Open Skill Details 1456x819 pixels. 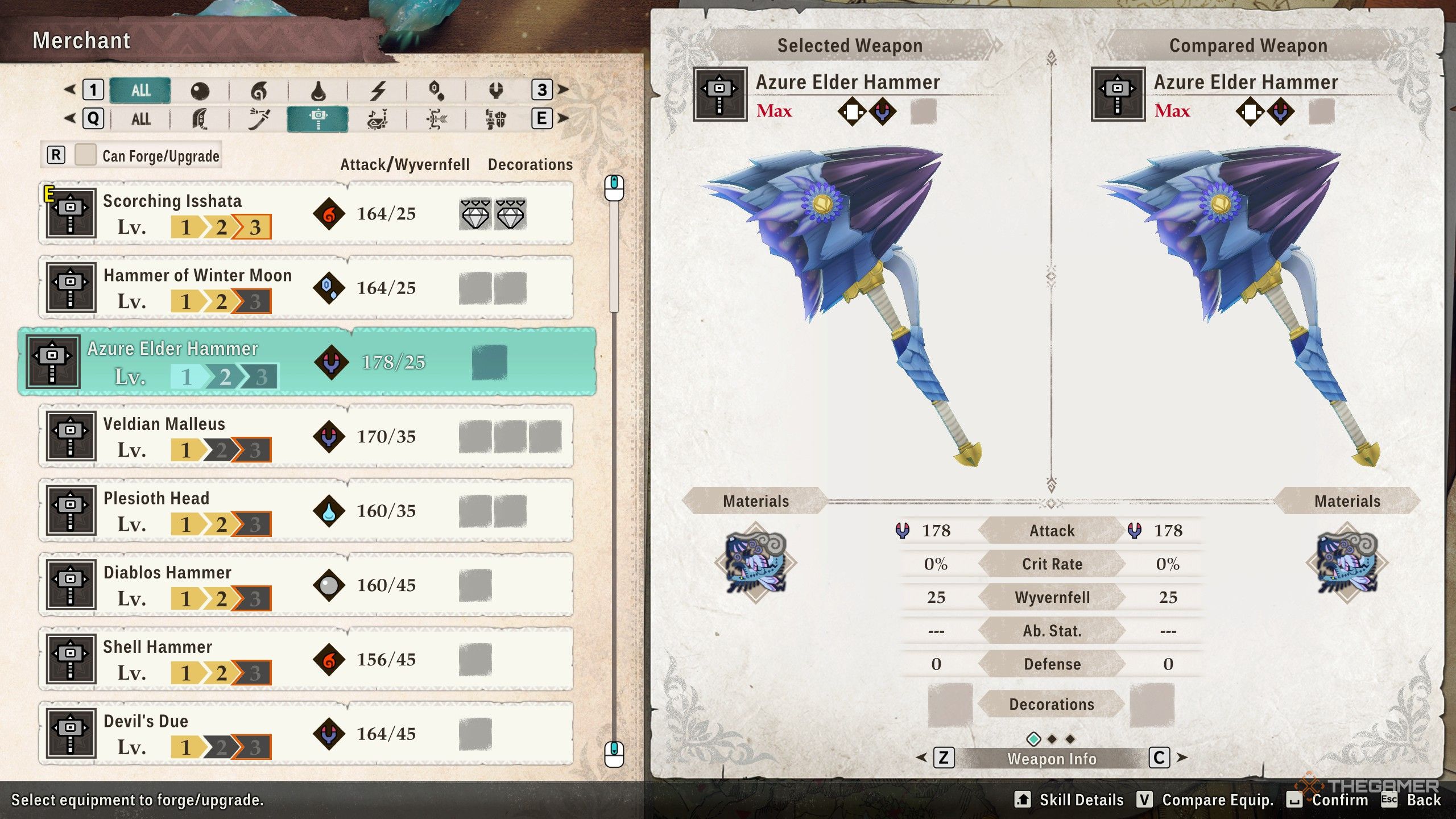click(1070, 800)
